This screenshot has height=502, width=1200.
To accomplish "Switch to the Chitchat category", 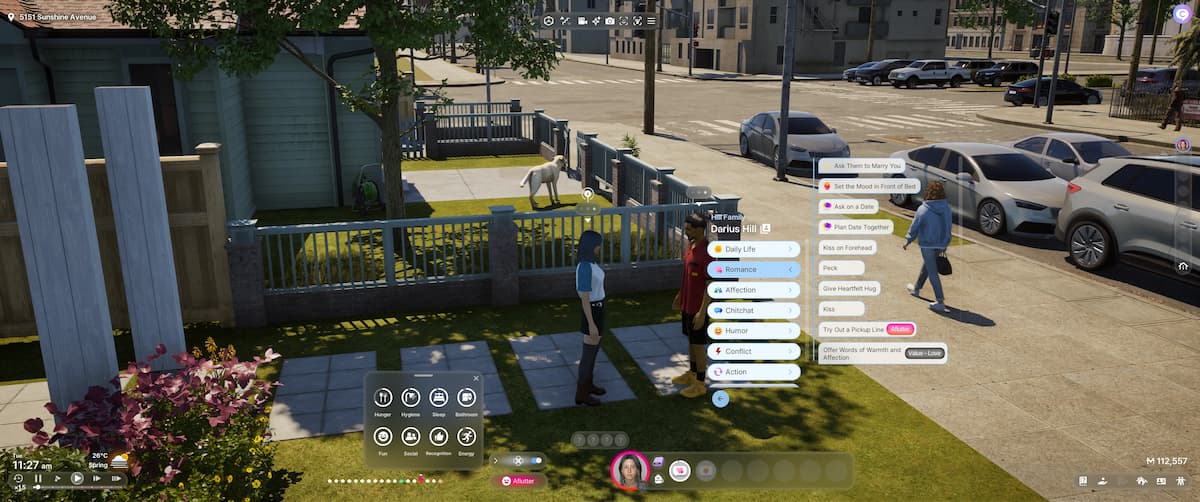I will [752, 311].
